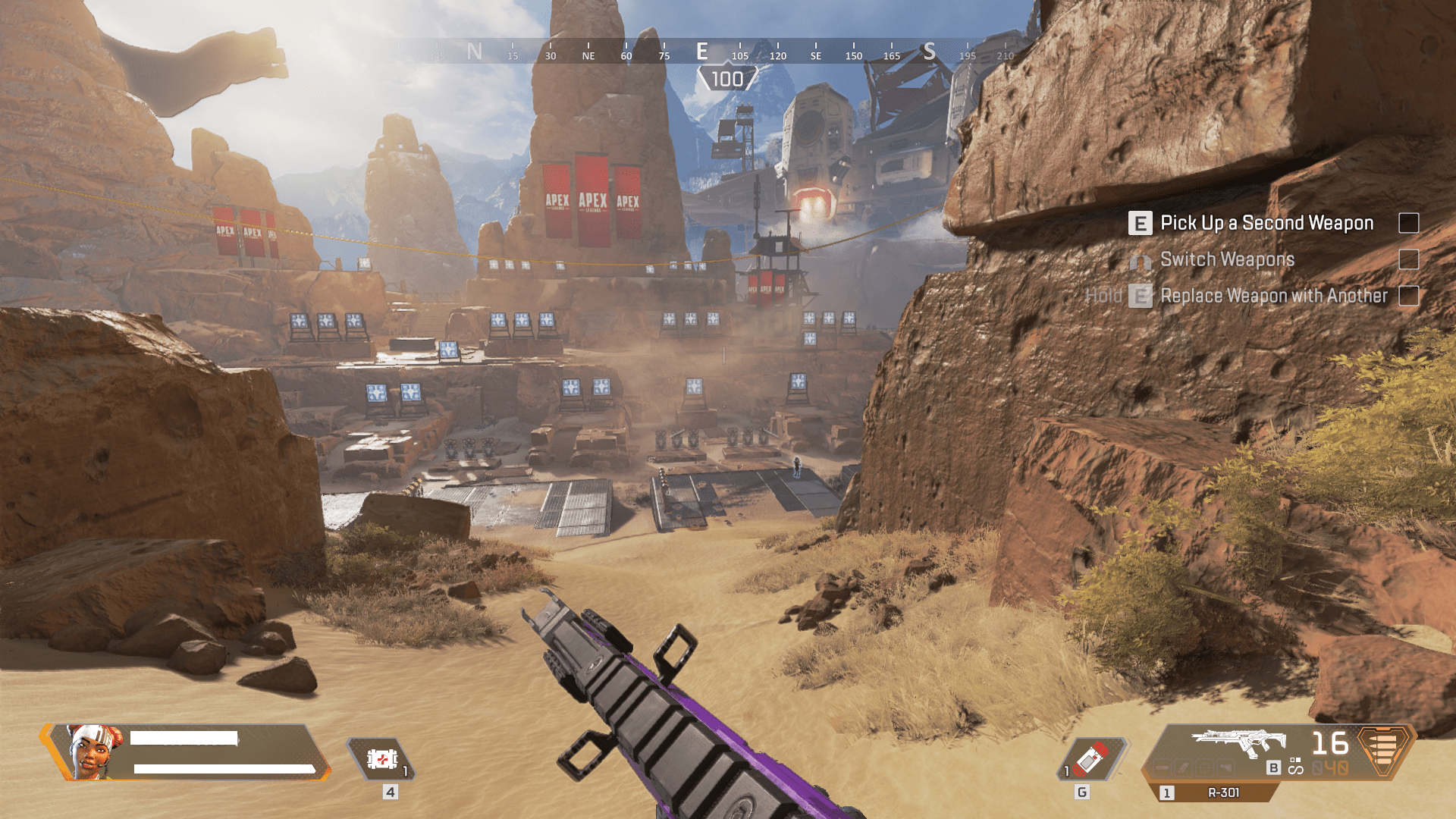Tick the Pick Up a Second Weapon checkbox
Viewport: 1456px width, 819px height.
tap(1408, 223)
